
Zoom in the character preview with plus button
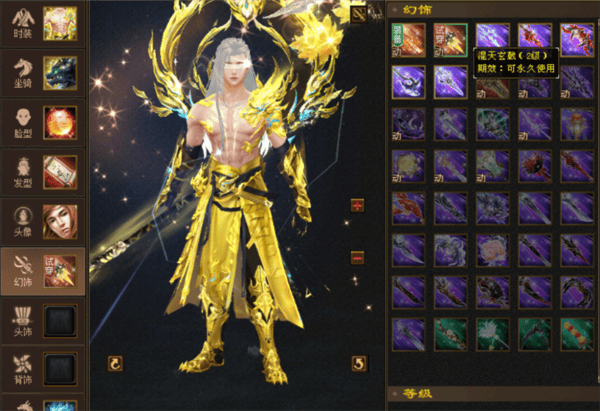tap(357, 206)
